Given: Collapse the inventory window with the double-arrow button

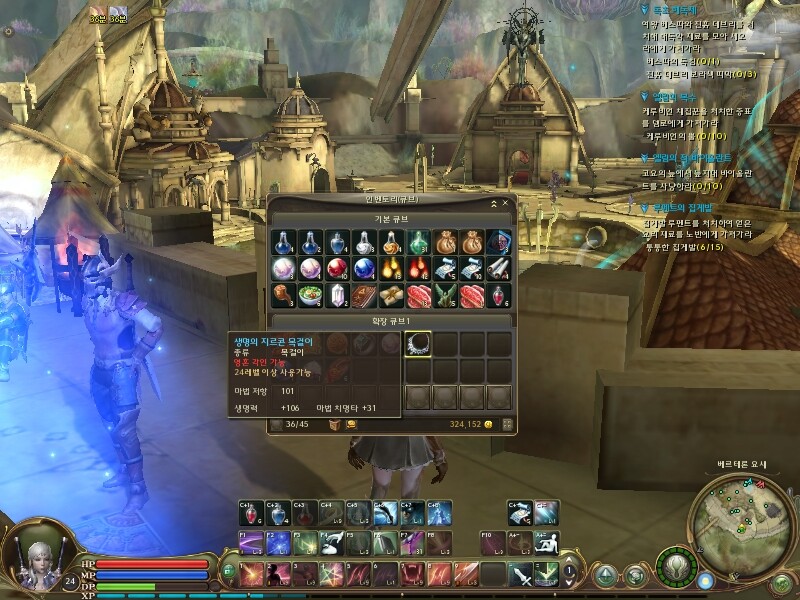Looking at the screenshot, I should tap(492, 203).
